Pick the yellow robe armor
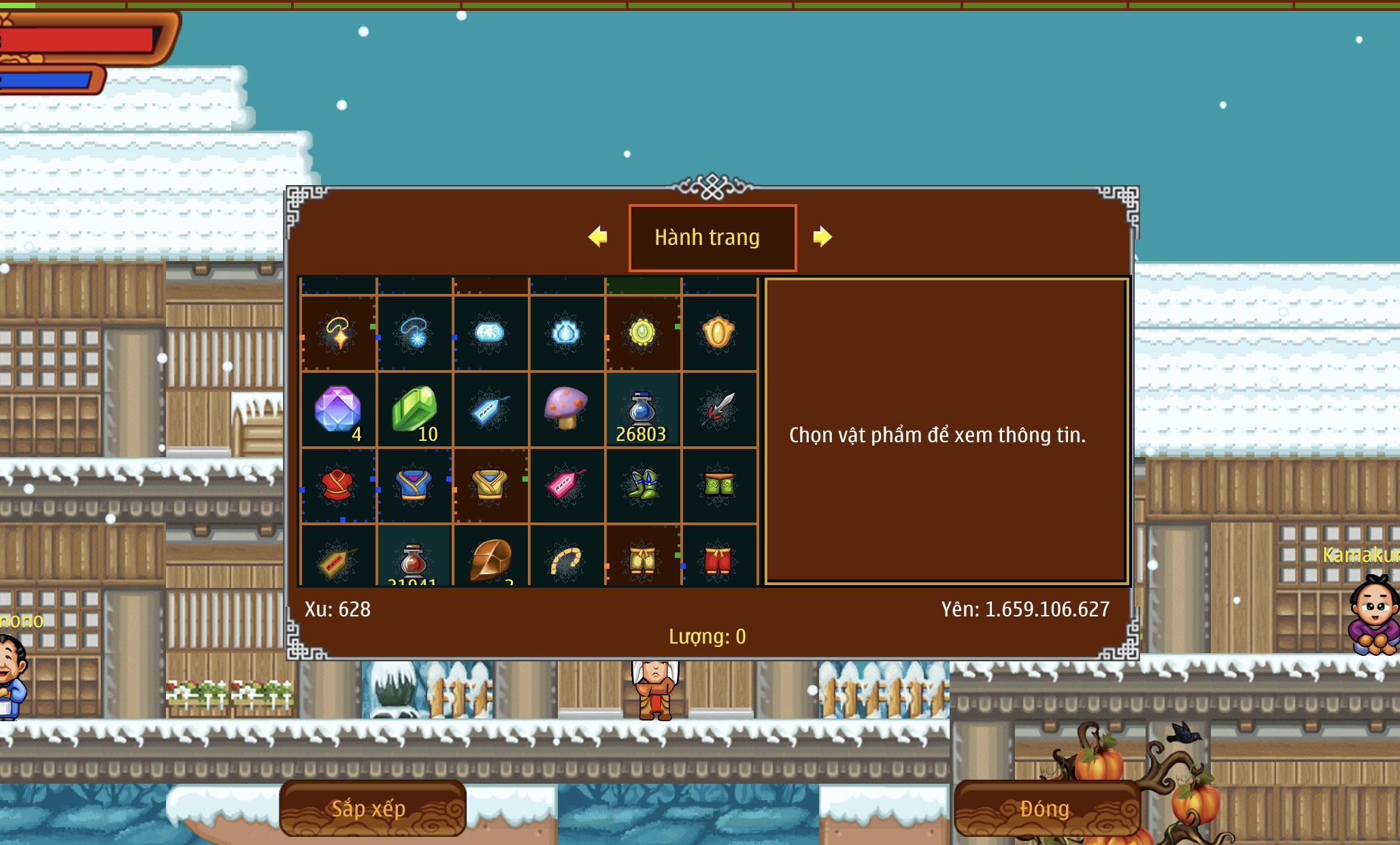This screenshot has height=845, width=1400. click(x=490, y=485)
